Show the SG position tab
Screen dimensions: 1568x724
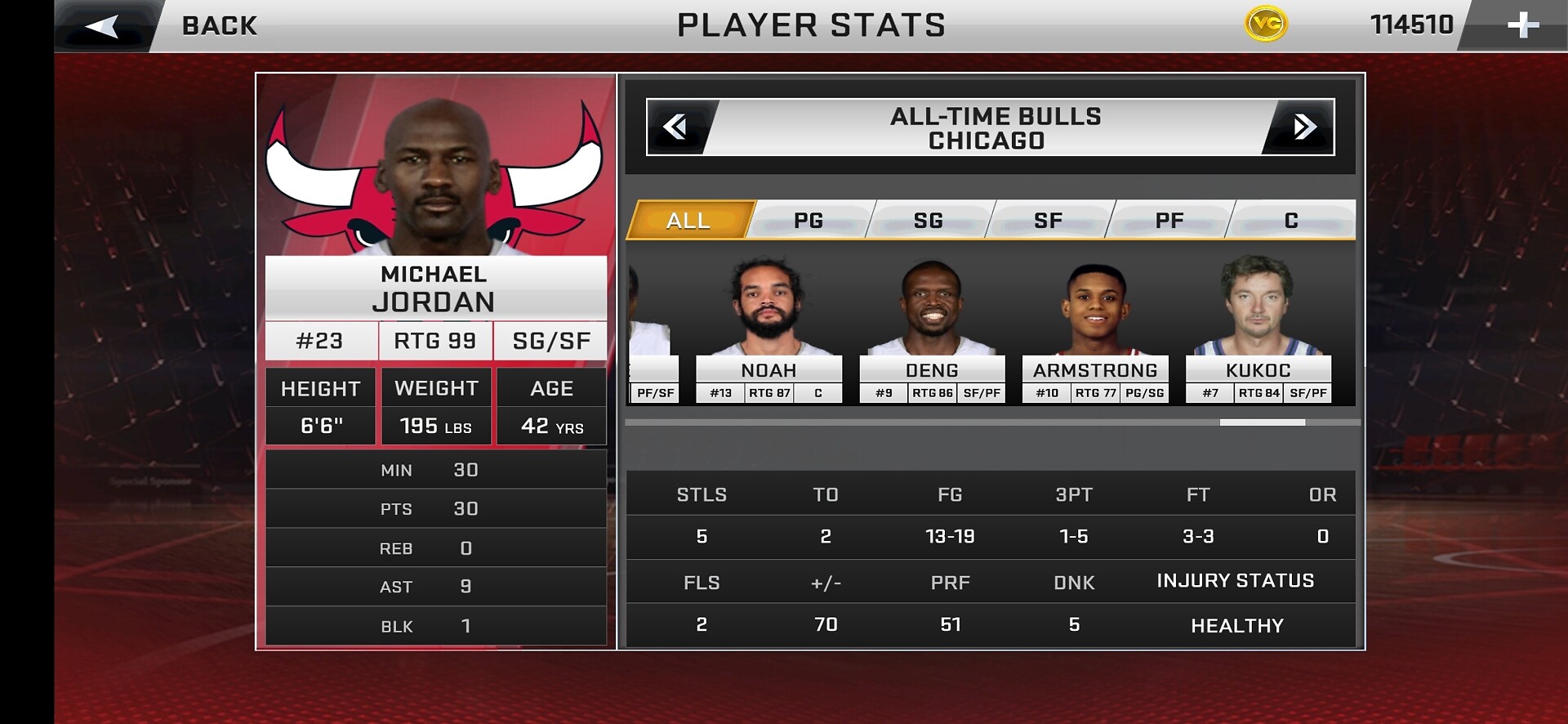tap(929, 221)
